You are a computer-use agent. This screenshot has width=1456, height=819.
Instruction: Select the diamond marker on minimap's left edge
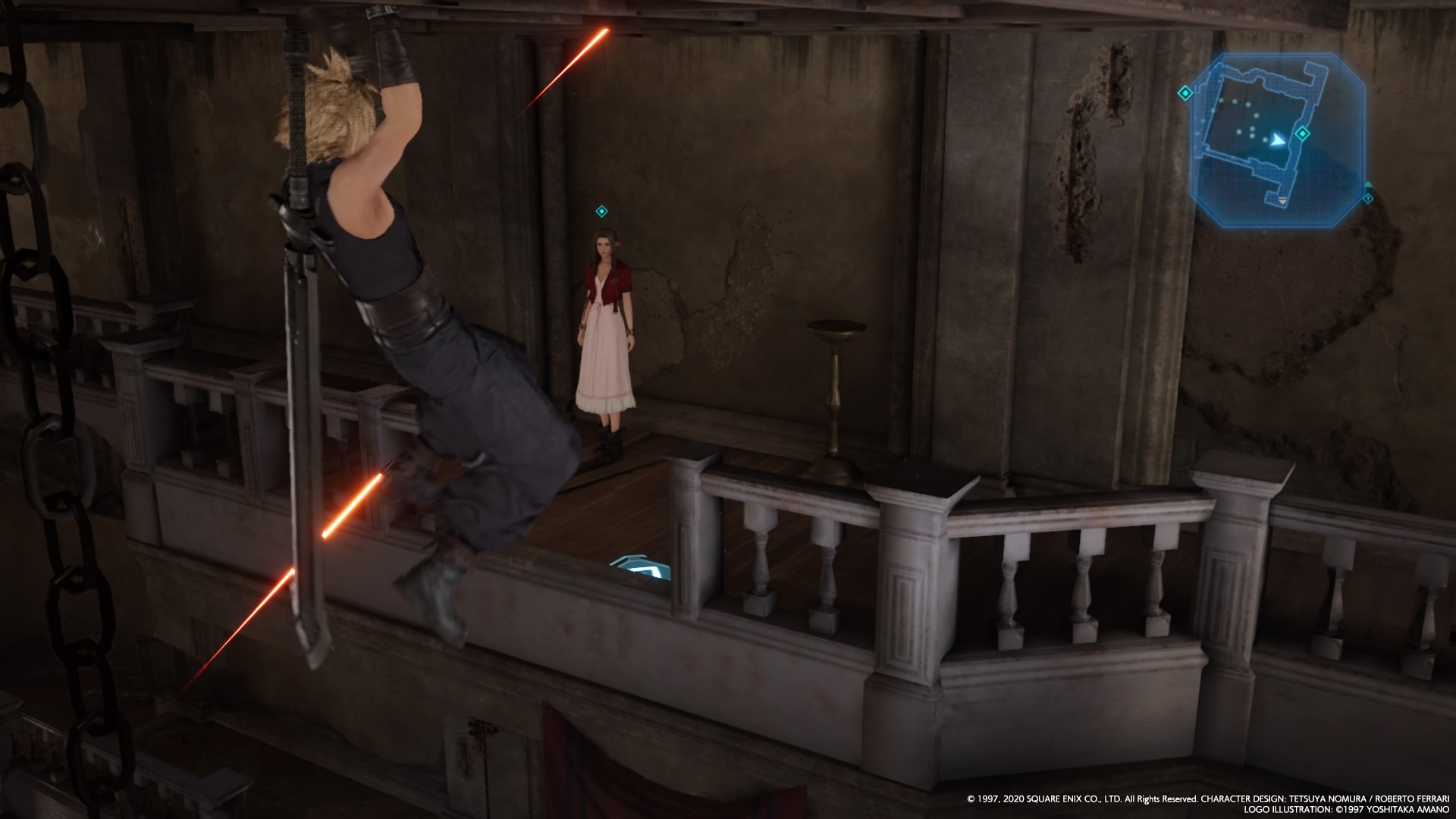point(1185,93)
